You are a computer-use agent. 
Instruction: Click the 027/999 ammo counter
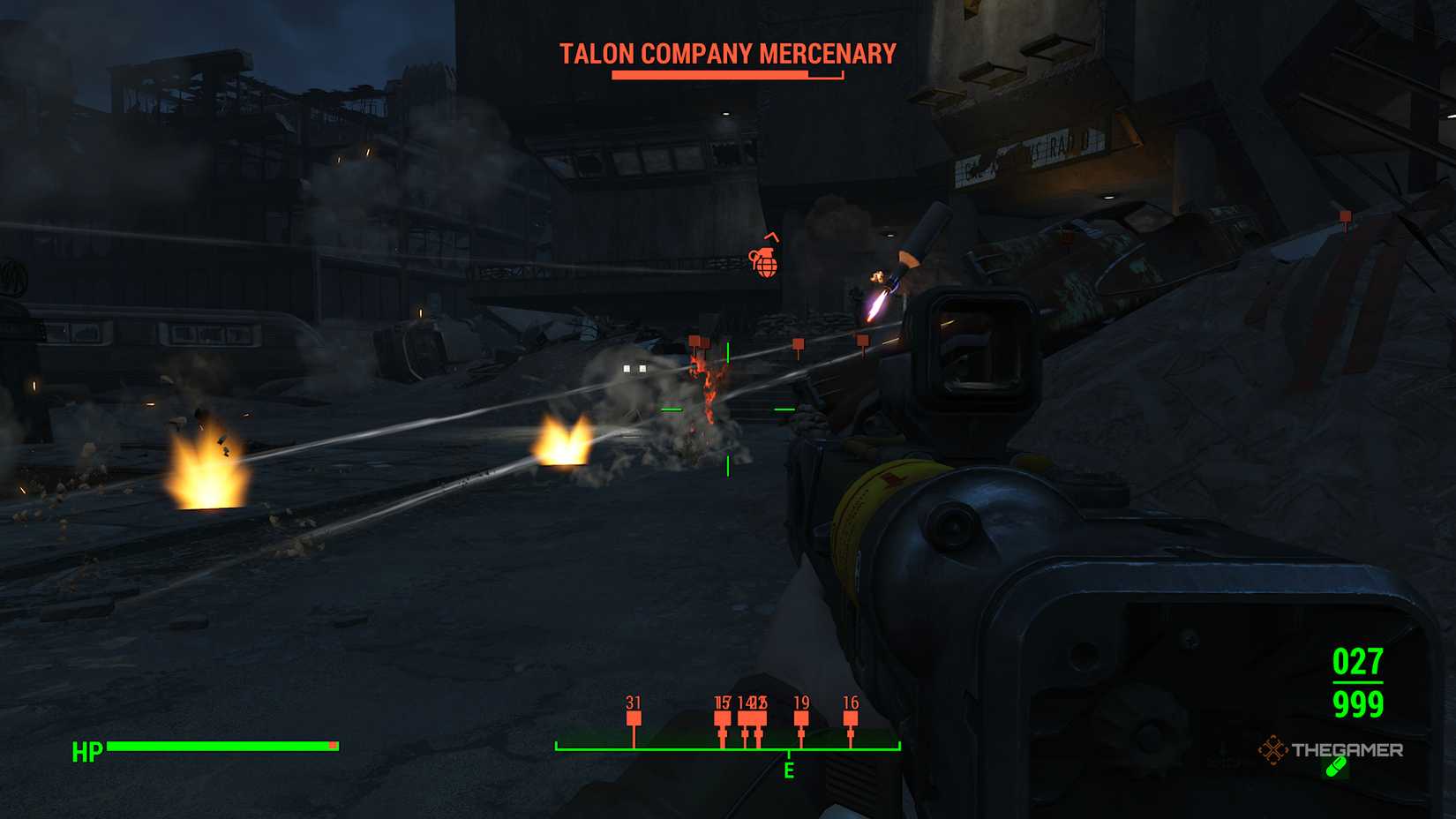[x=1359, y=684]
